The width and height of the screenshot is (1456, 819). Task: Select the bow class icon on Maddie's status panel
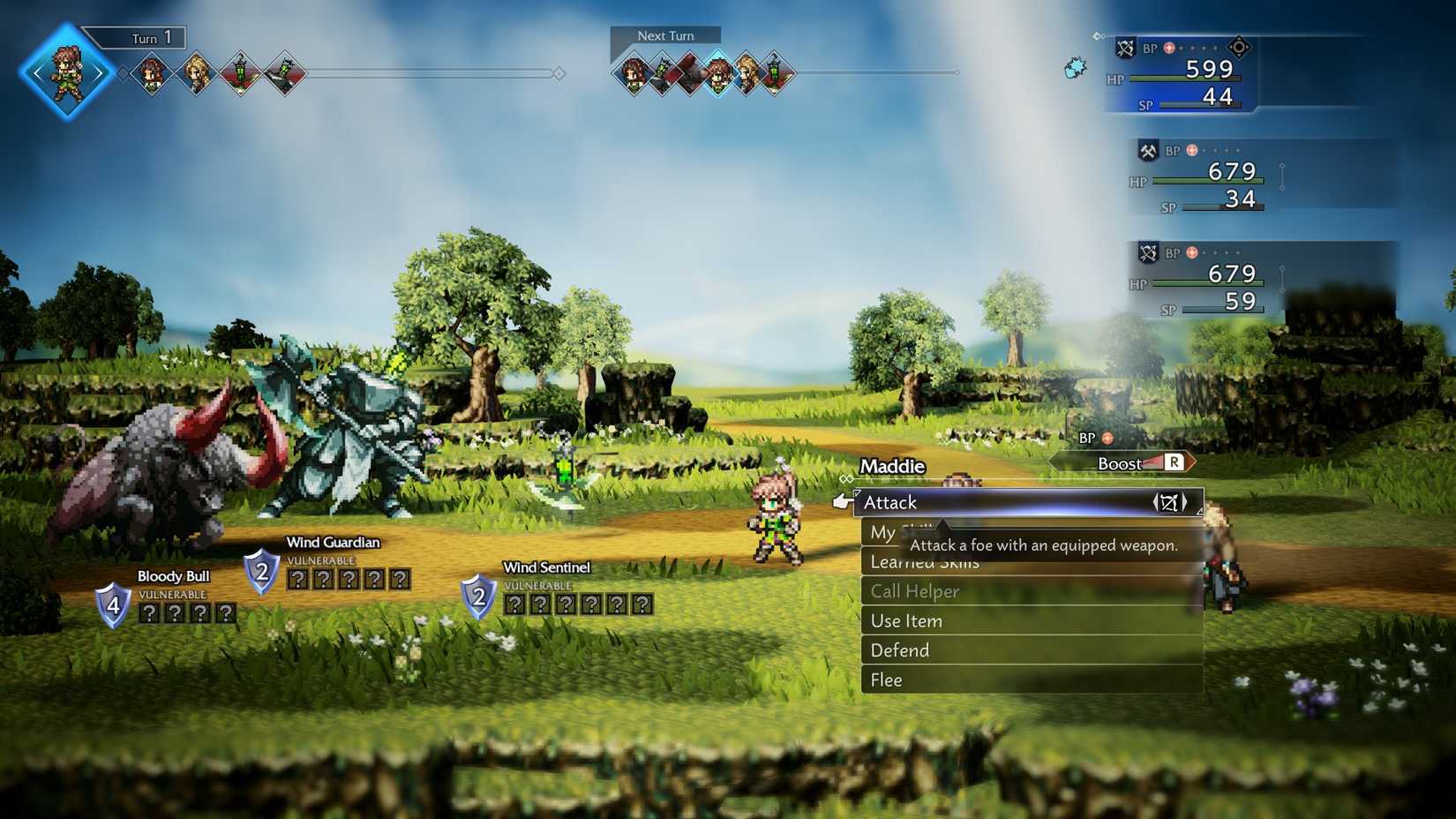tap(1125, 47)
